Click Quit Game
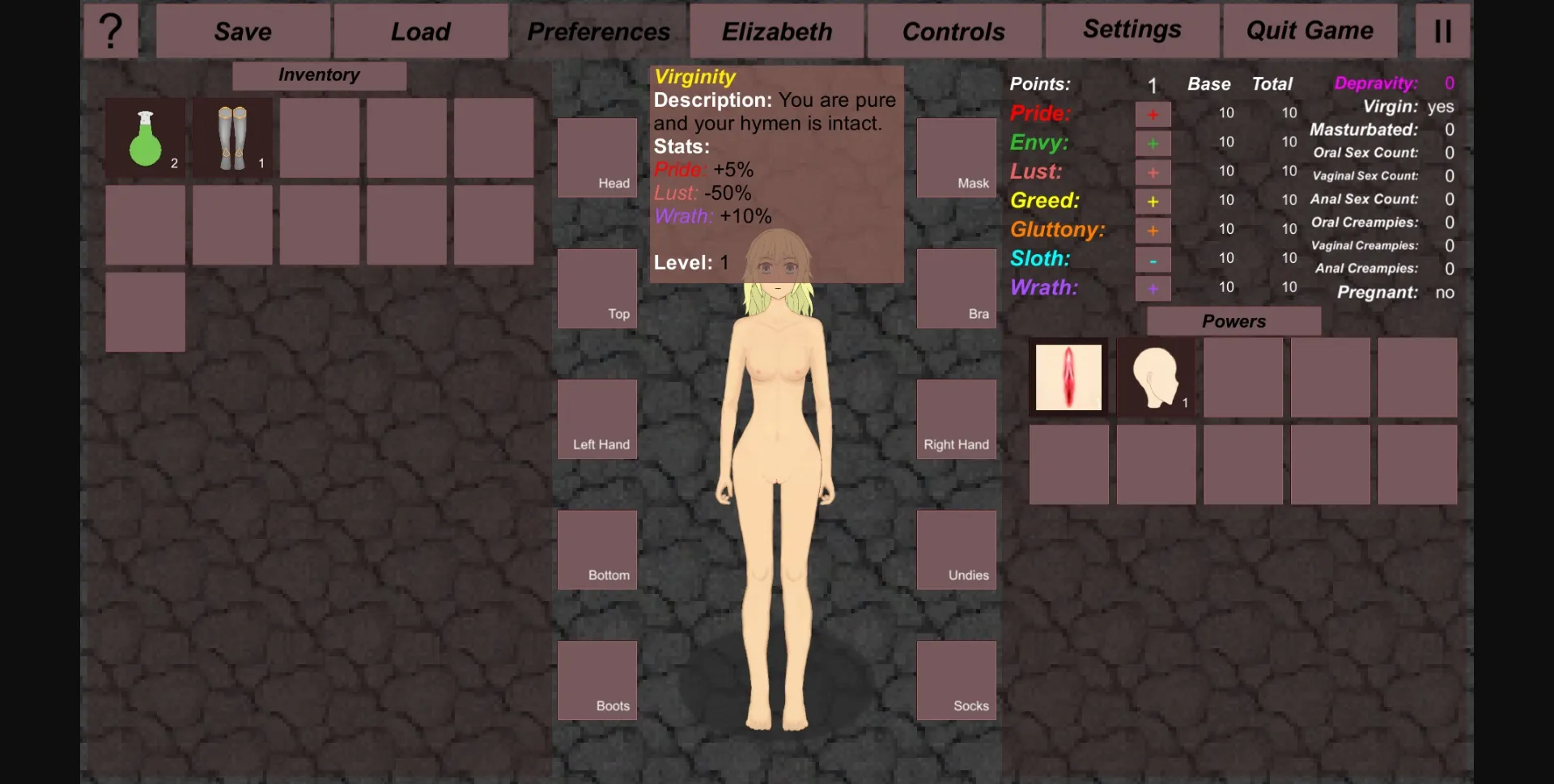The image size is (1554, 784). (x=1309, y=30)
